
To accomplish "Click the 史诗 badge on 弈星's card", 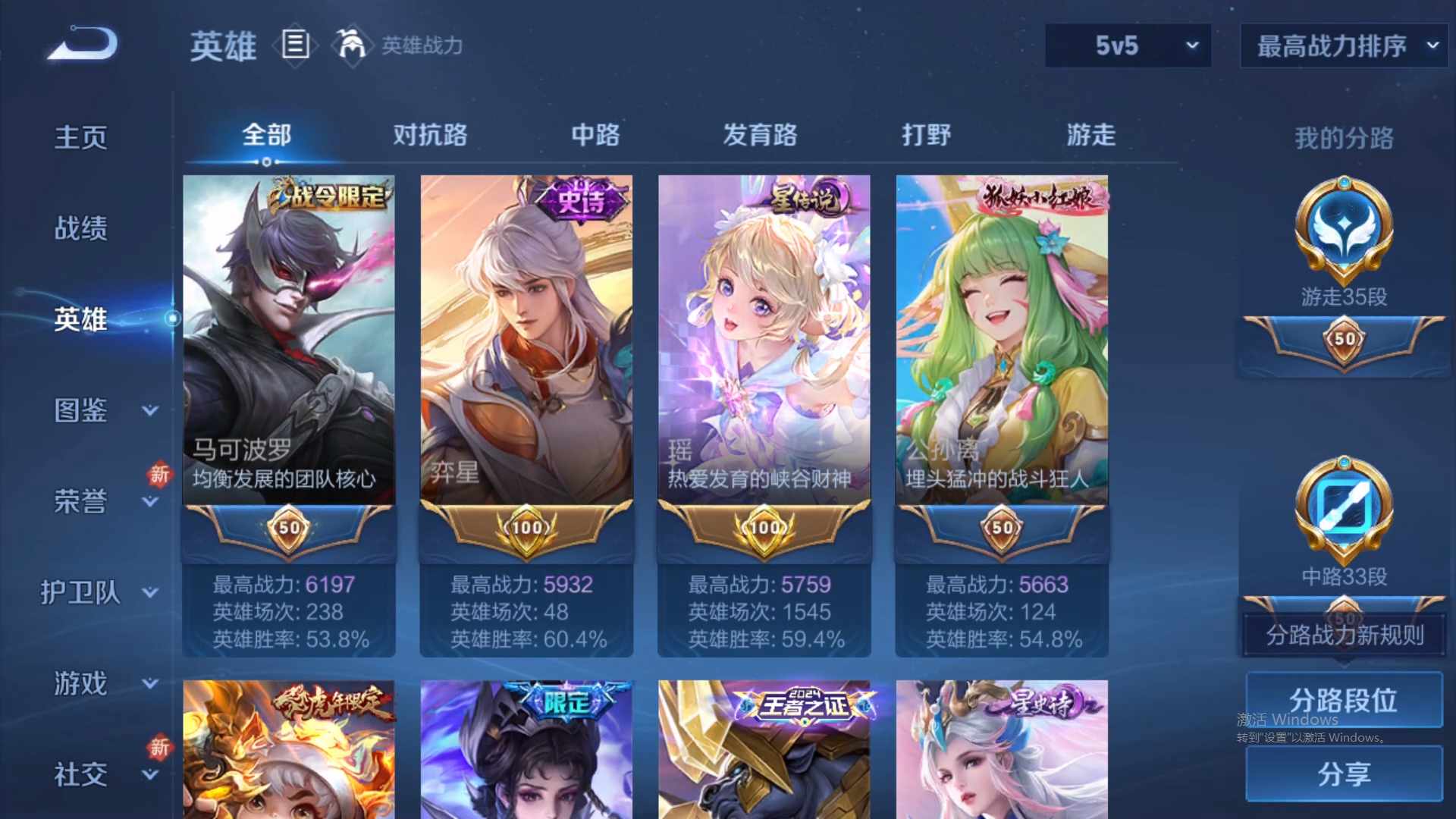I will coord(579,199).
